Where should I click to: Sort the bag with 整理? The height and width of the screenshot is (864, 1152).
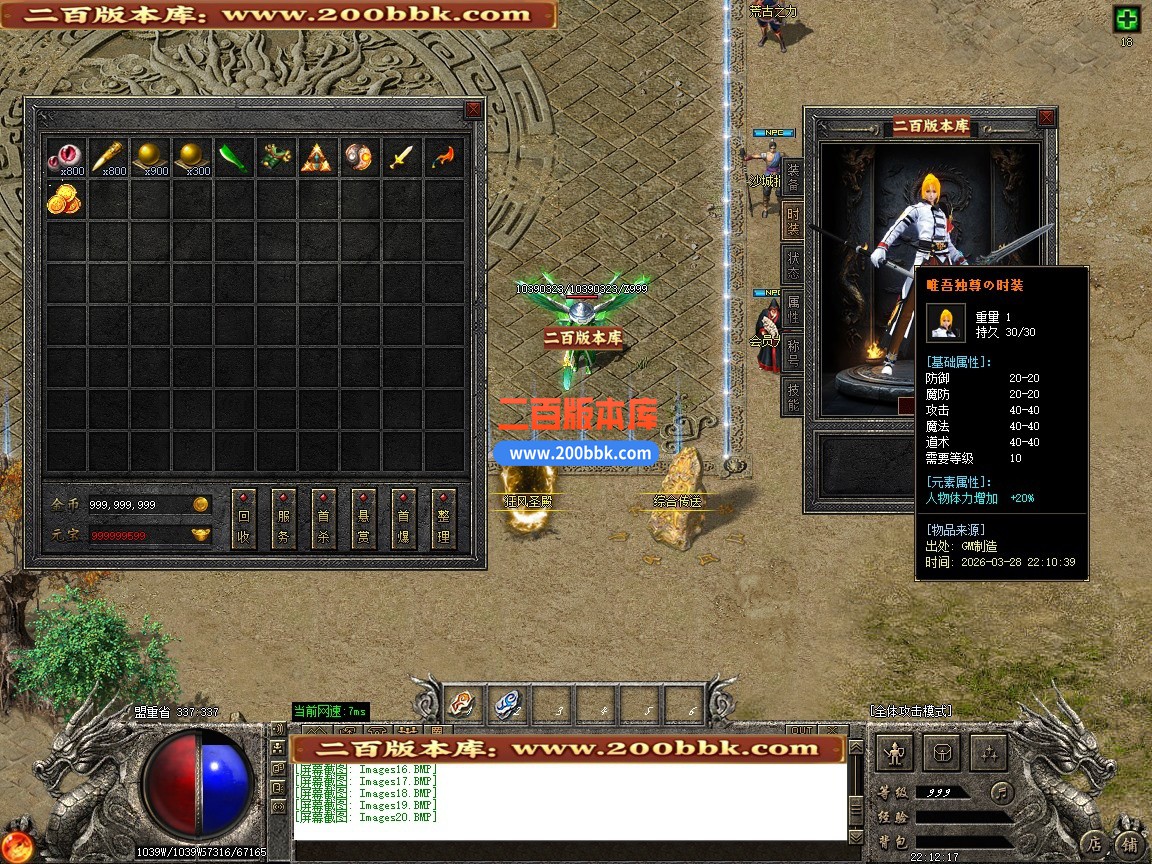[x=444, y=520]
